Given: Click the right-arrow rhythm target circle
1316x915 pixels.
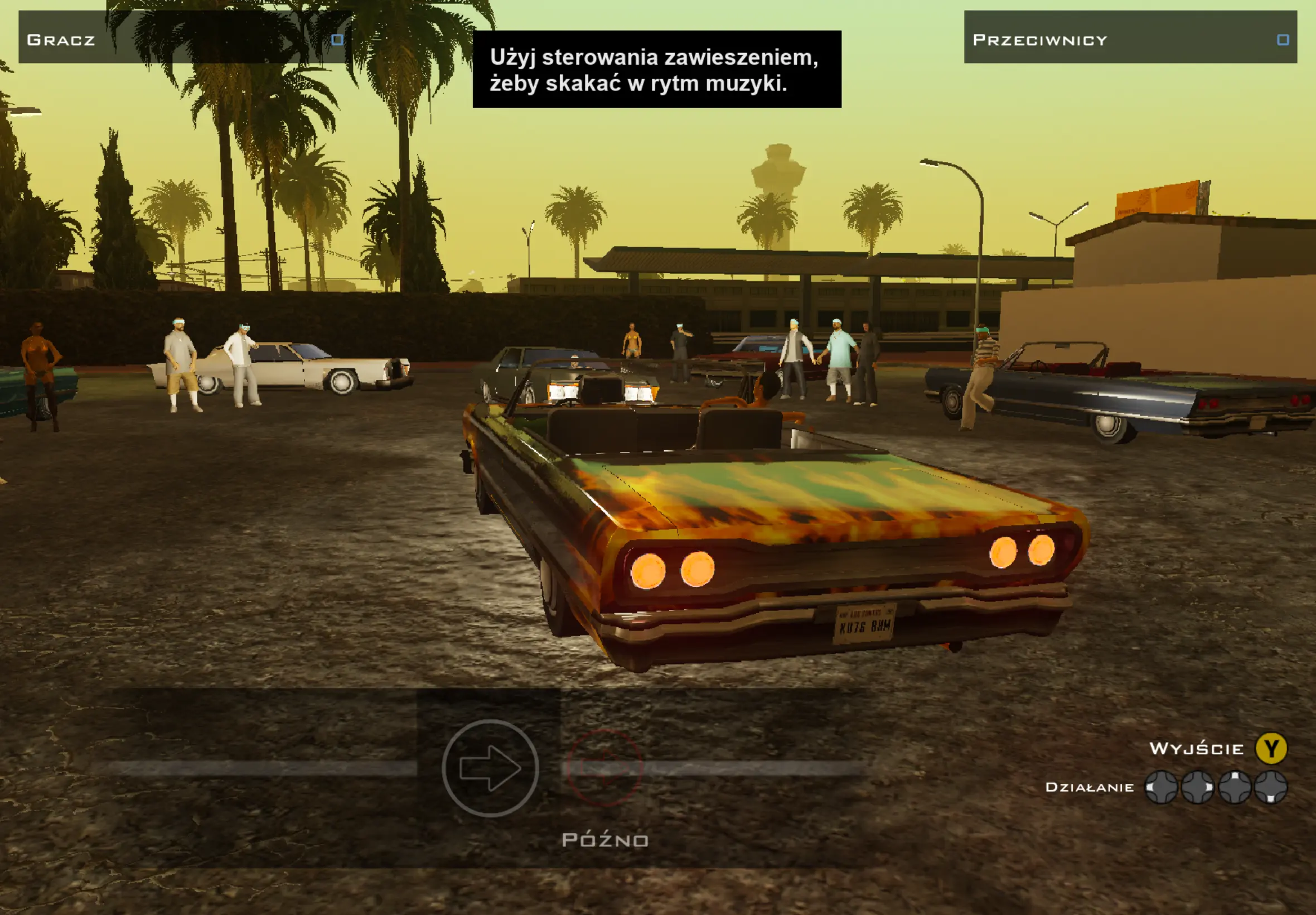Looking at the screenshot, I should pyautogui.click(x=490, y=768).
